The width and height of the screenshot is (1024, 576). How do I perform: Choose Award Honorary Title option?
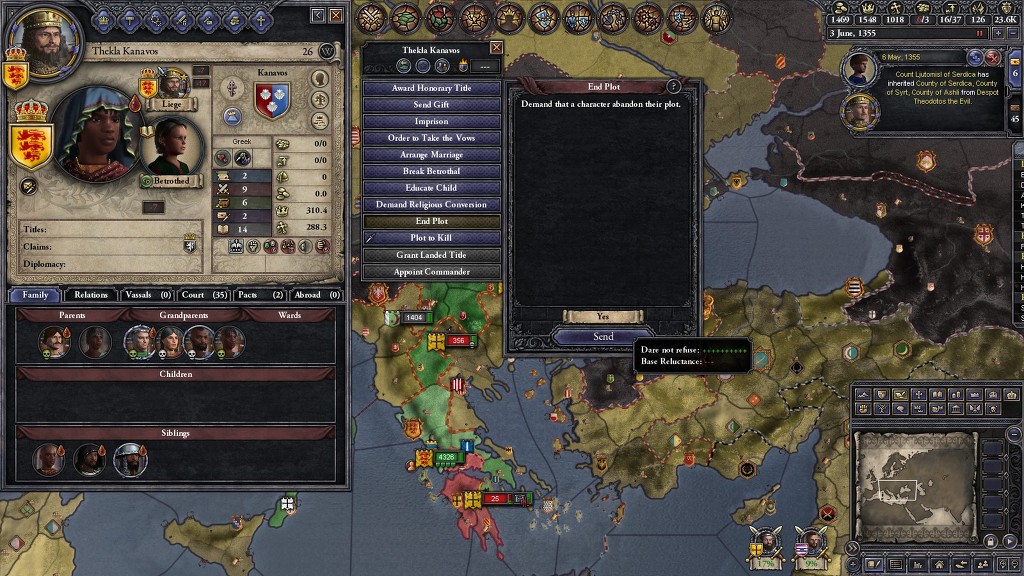click(431, 88)
